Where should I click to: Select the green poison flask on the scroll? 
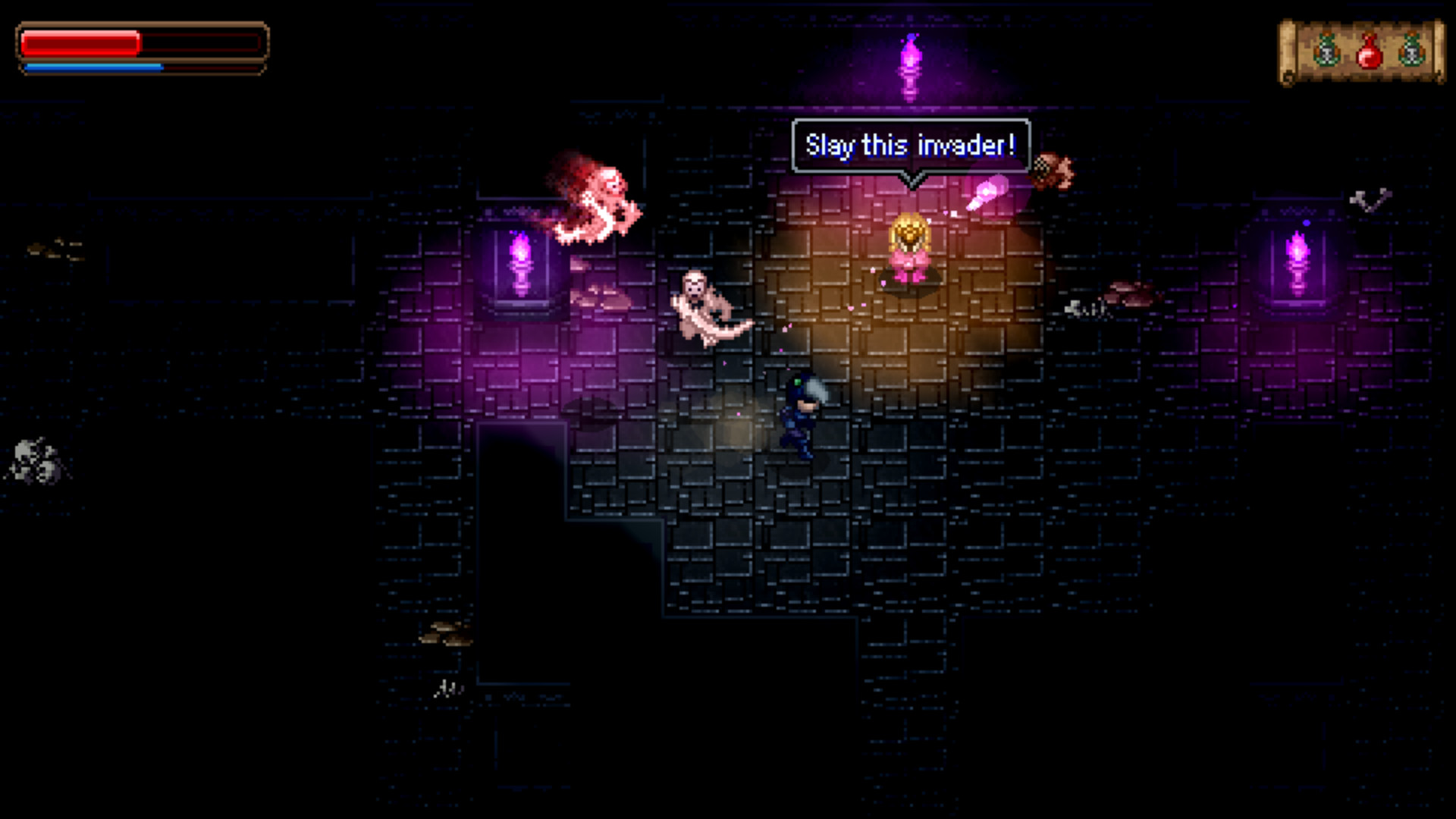(x=1327, y=49)
